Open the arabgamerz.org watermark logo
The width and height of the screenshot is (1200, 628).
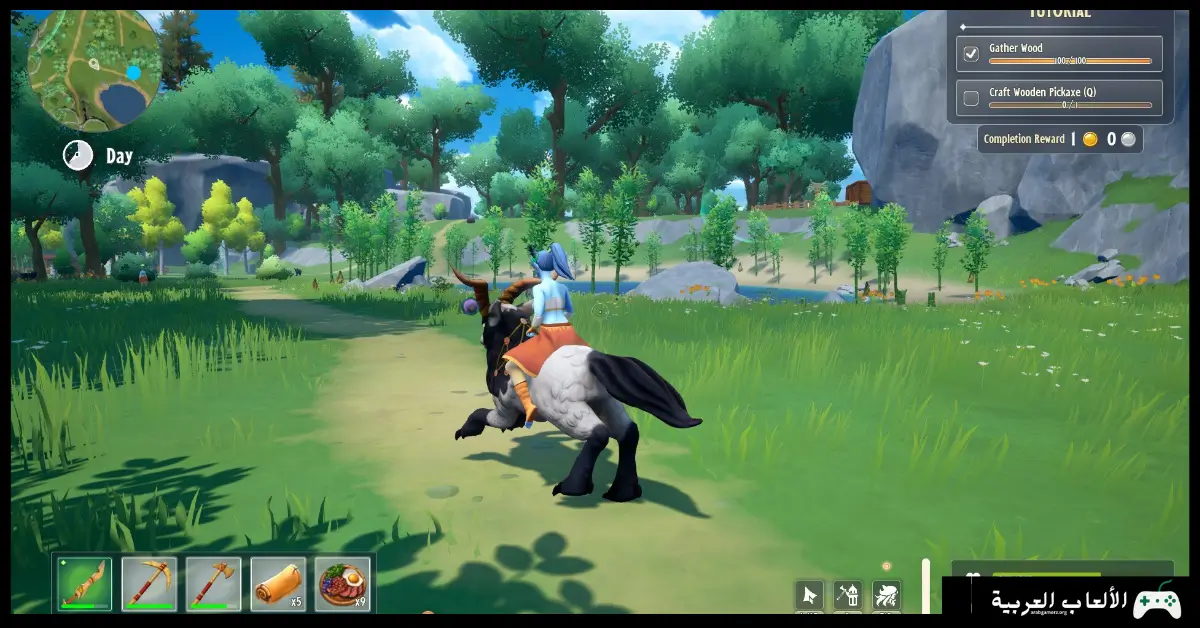[x=1069, y=601]
